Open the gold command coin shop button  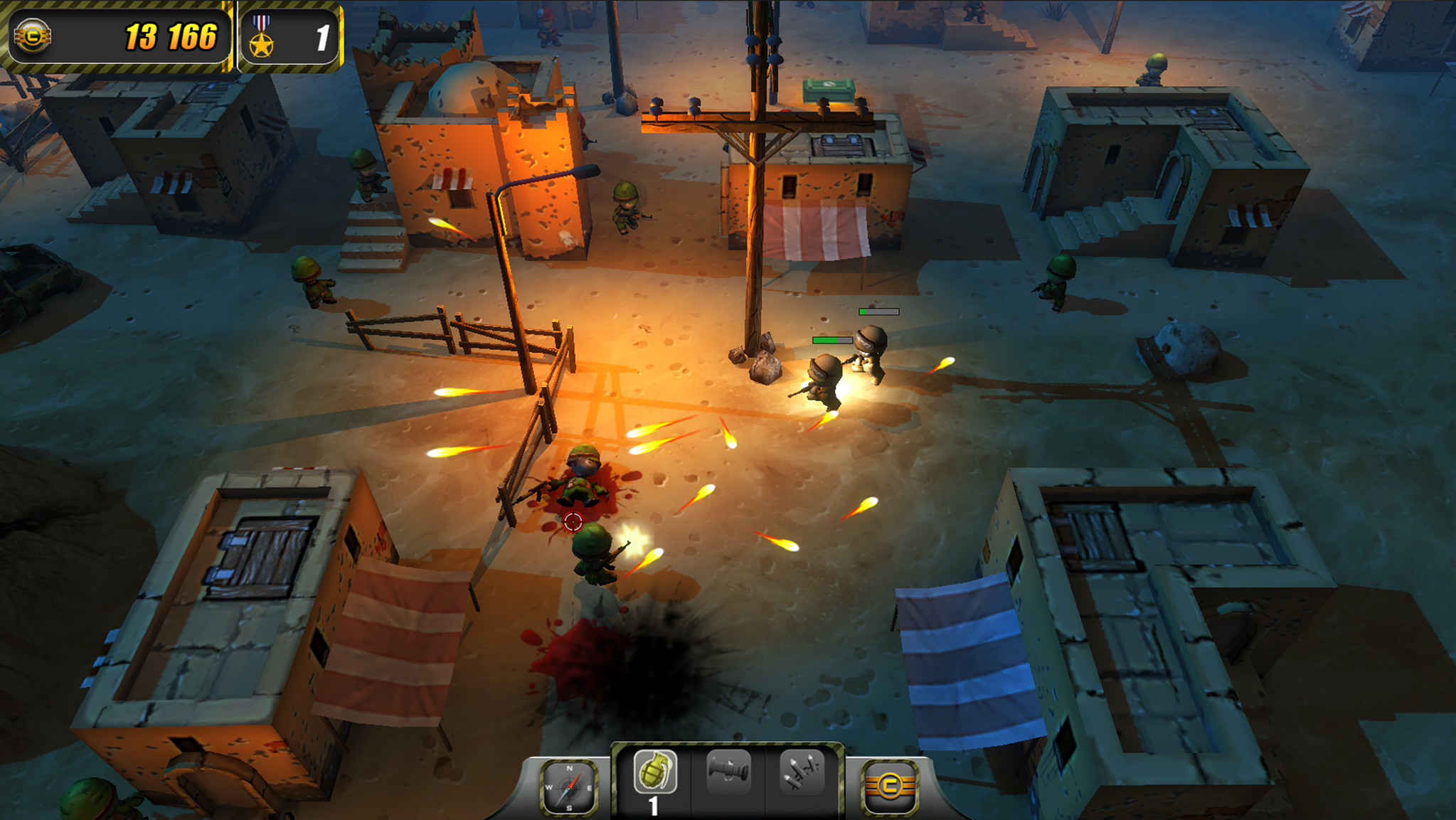889,787
